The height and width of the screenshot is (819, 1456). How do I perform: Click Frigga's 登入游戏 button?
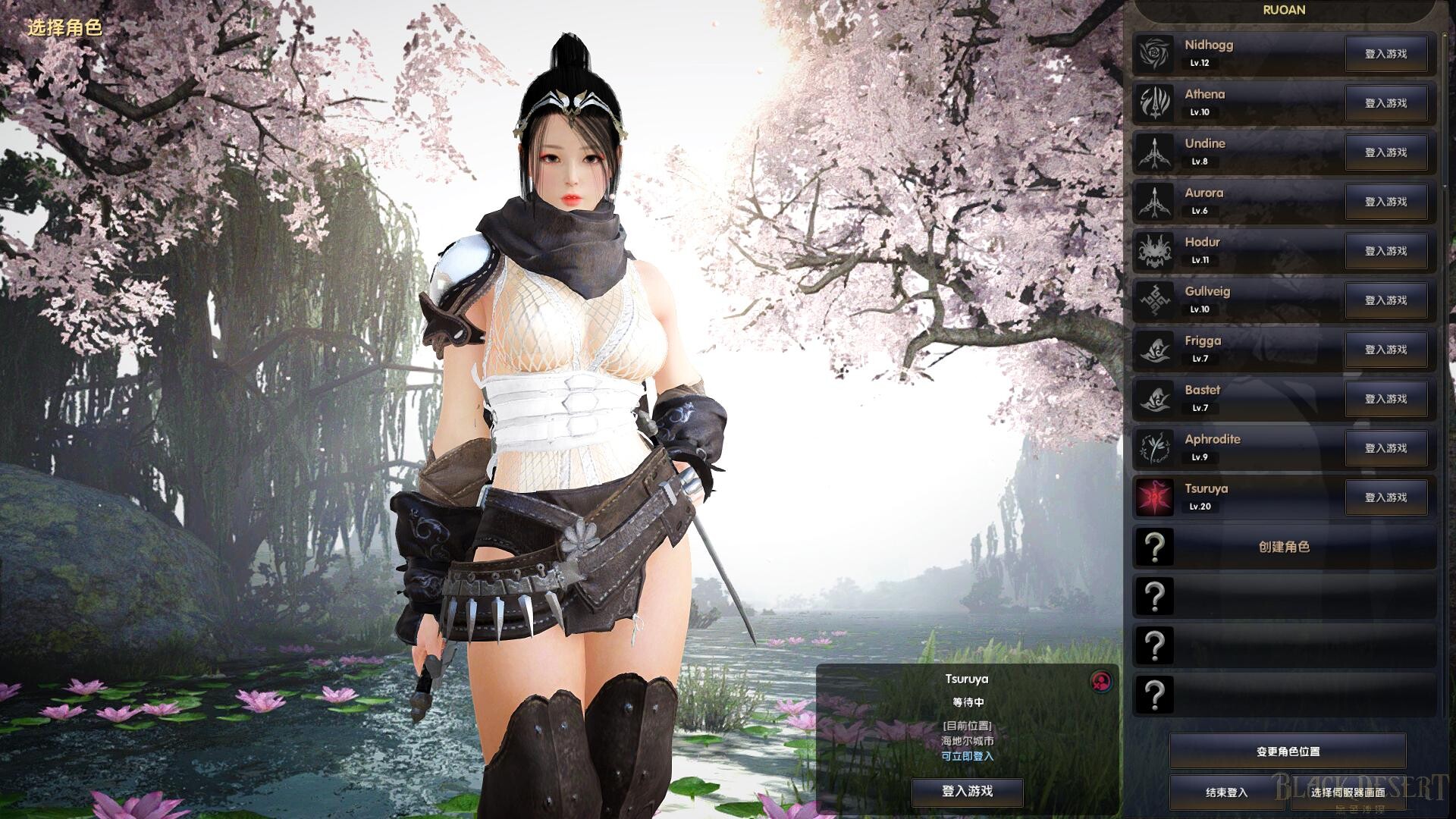pyautogui.click(x=1385, y=350)
